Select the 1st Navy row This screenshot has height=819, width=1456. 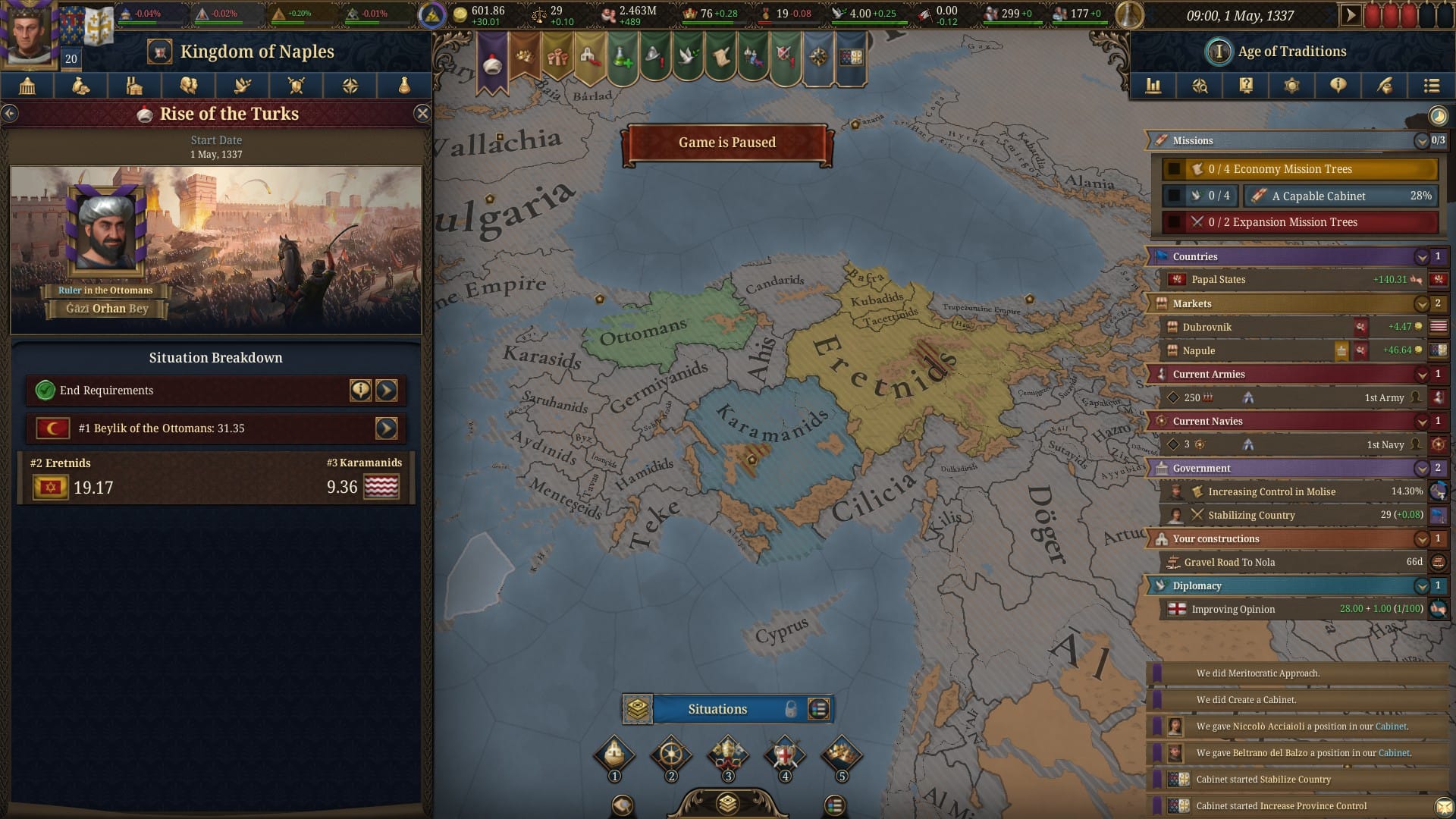tap(1289, 444)
